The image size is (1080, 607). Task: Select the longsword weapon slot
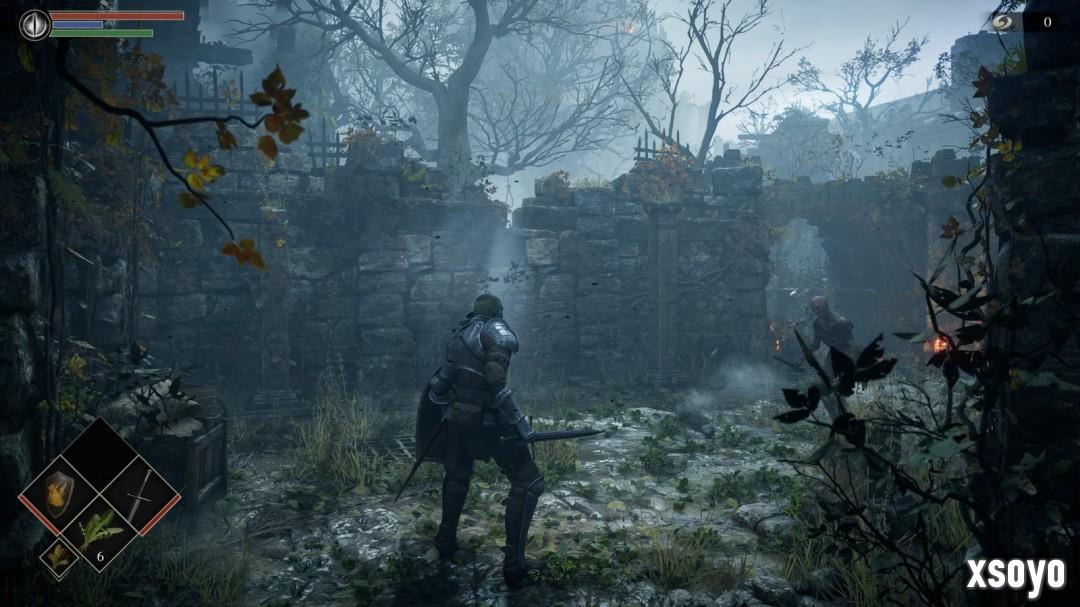tap(140, 494)
